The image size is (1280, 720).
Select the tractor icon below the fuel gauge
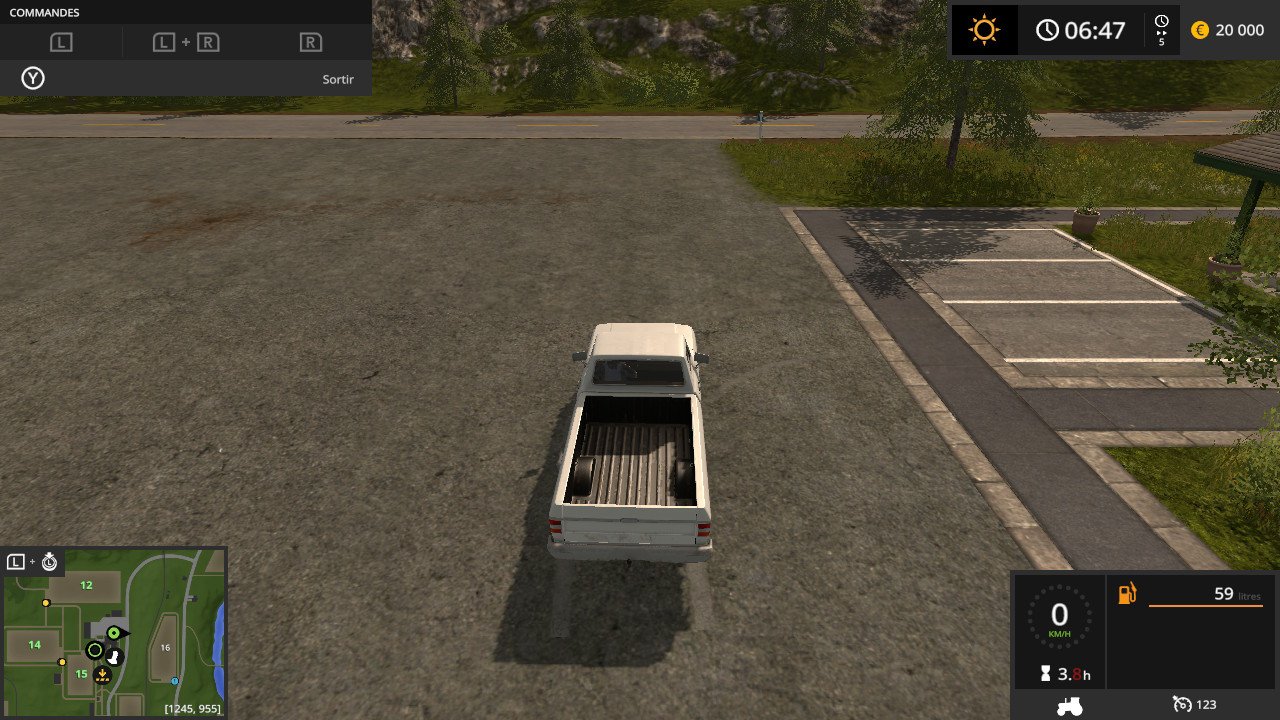point(1068,705)
